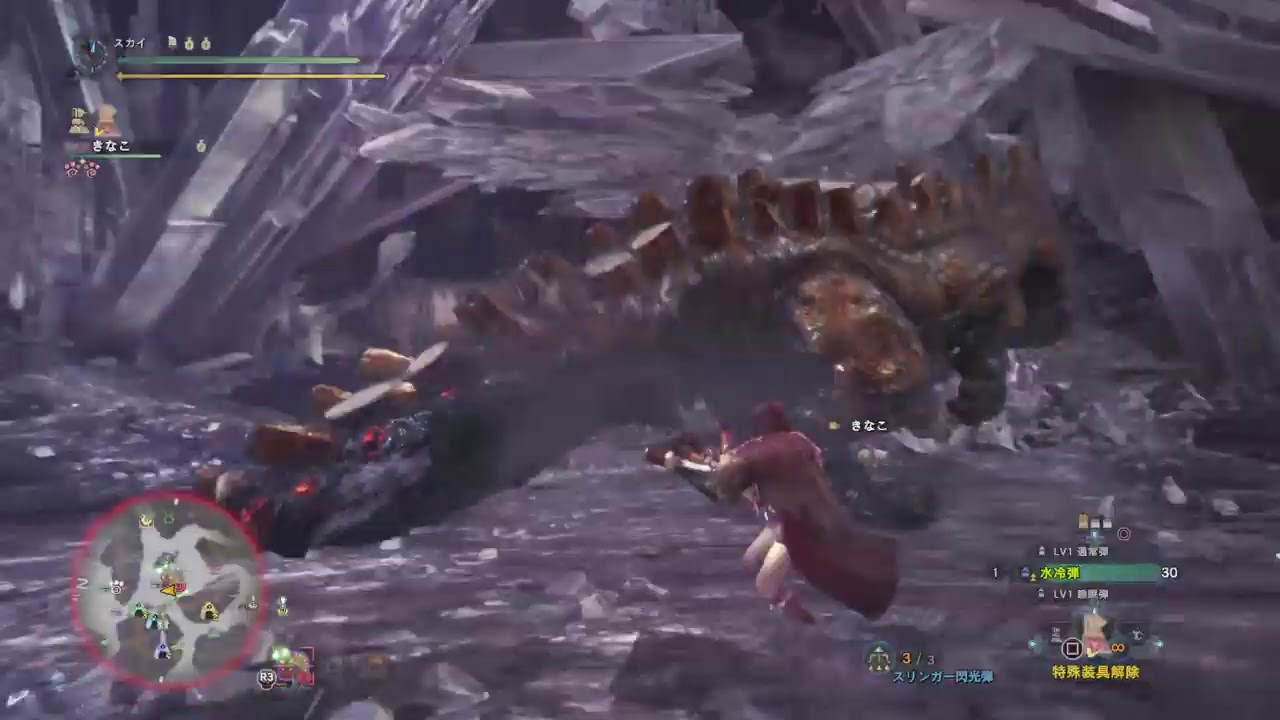The image size is (1280, 720).
Task: Click the potion bottle icon near スカイ's name
Action: coord(189,44)
